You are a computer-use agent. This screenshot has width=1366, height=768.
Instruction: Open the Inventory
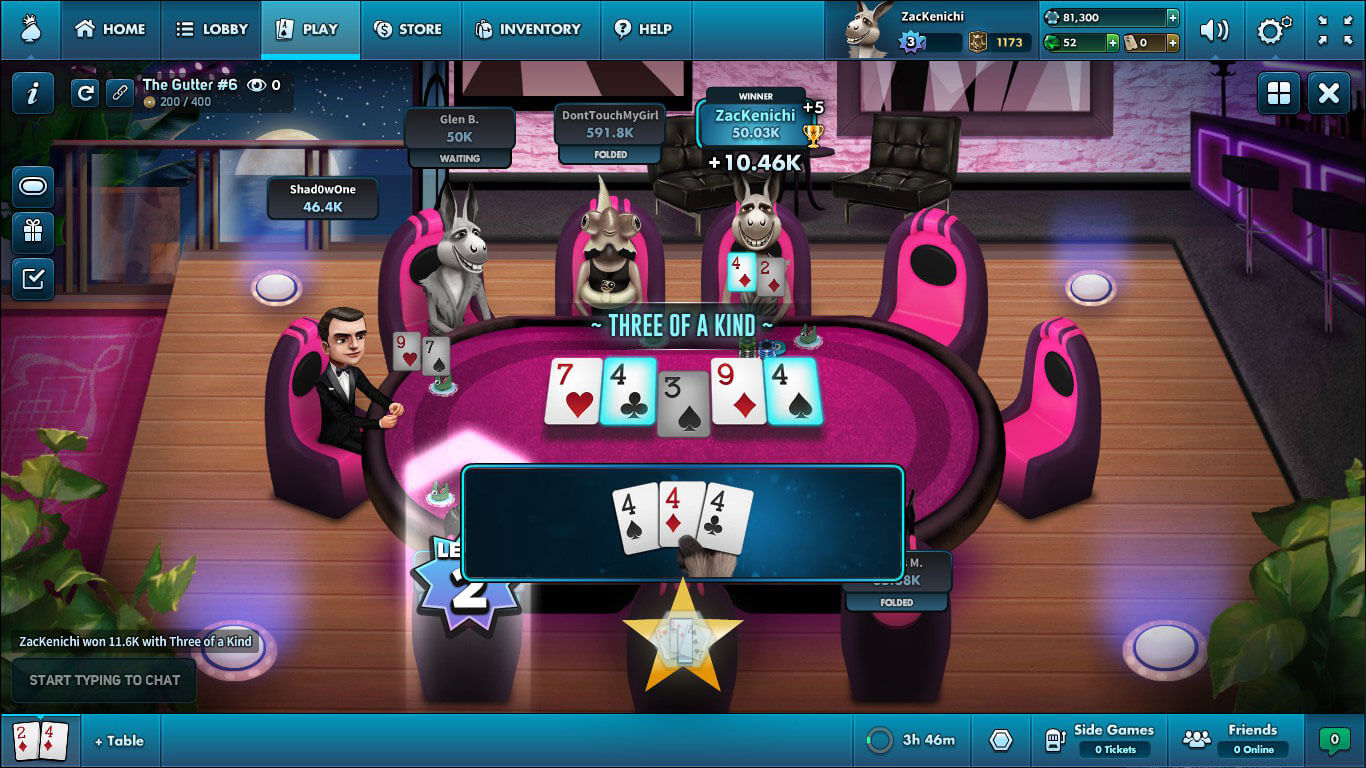tap(528, 29)
